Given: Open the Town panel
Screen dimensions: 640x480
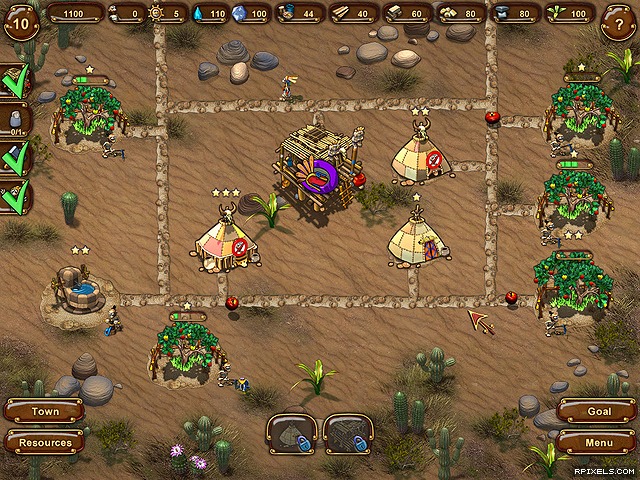Looking at the screenshot, I should [44, 411].
